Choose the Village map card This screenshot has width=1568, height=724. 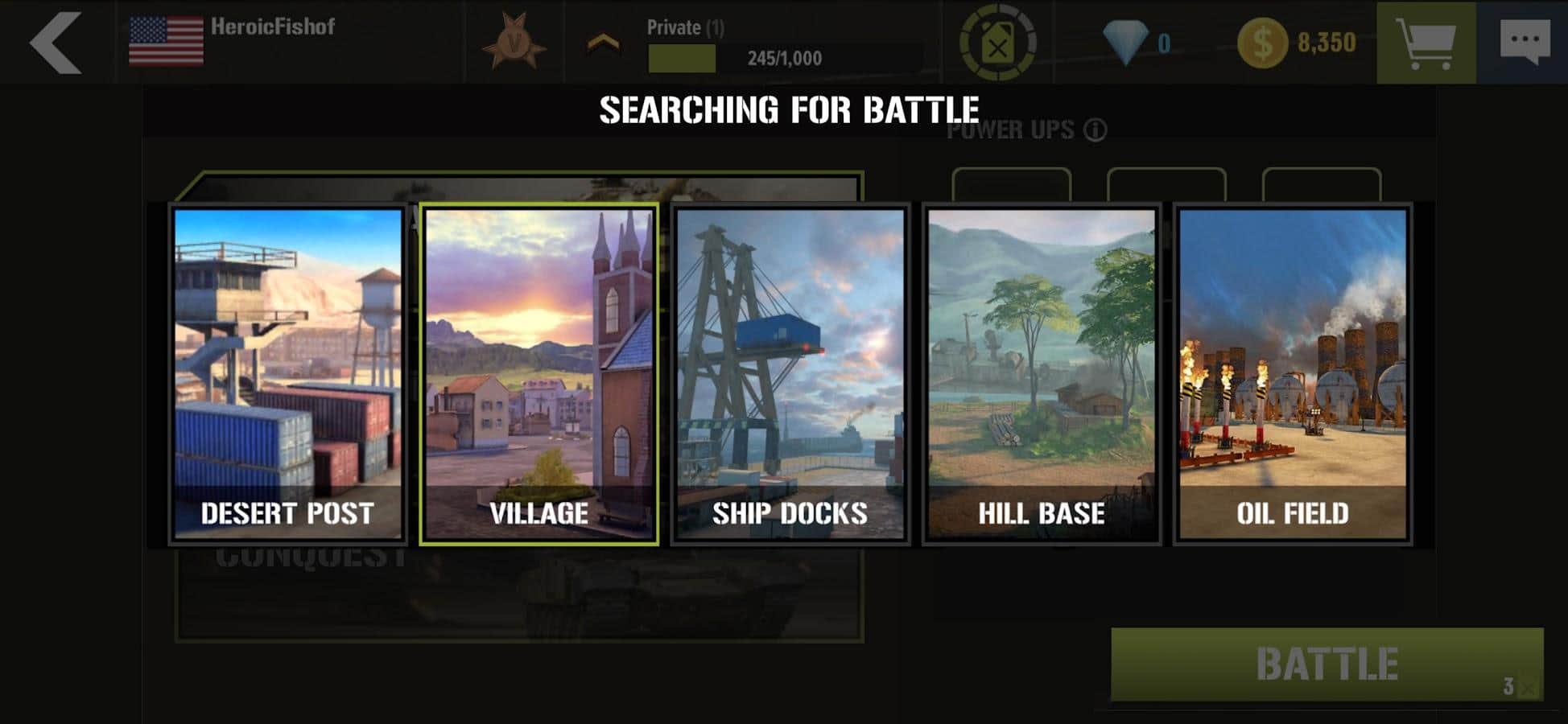(538, 374)
